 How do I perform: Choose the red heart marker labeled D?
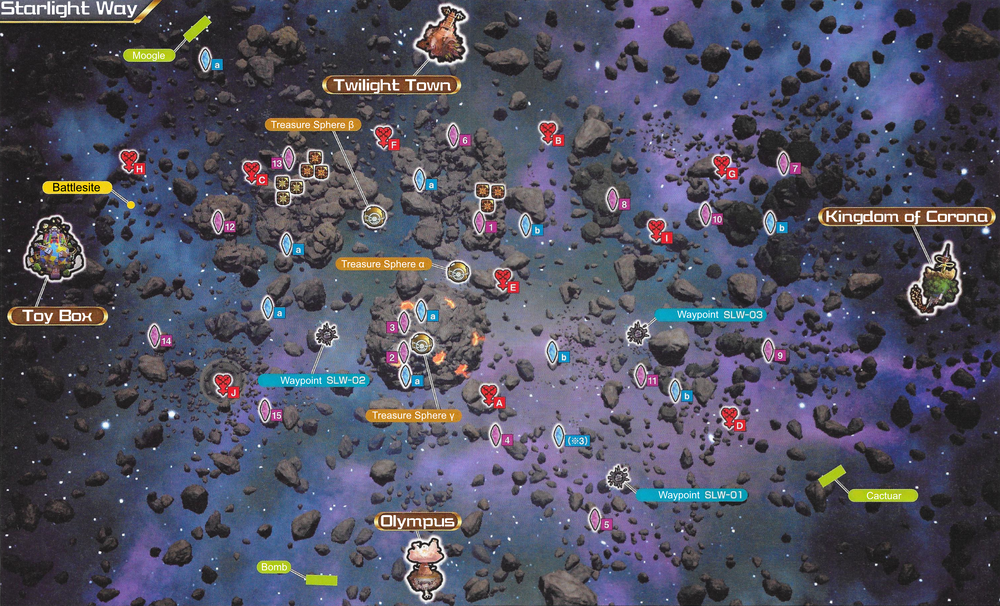[731, 417]
